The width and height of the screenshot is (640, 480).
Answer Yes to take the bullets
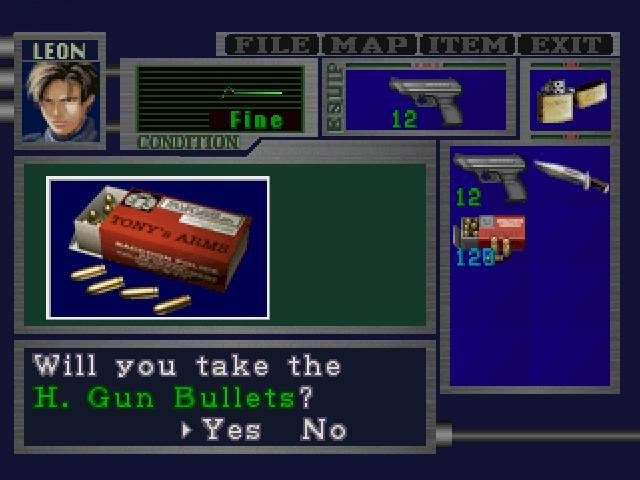click(231, 430)
